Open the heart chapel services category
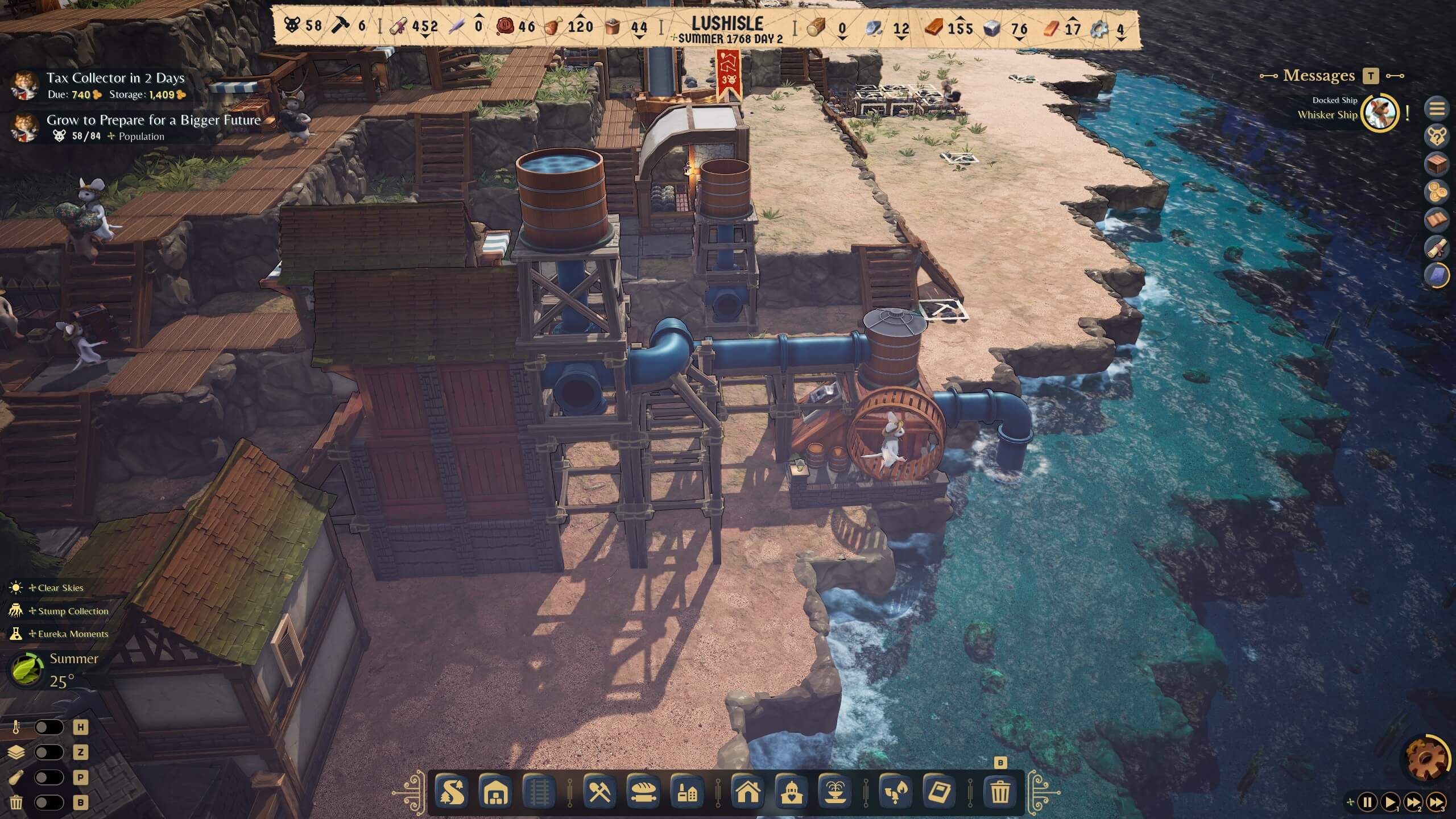1456x819 pixels. 791,792
